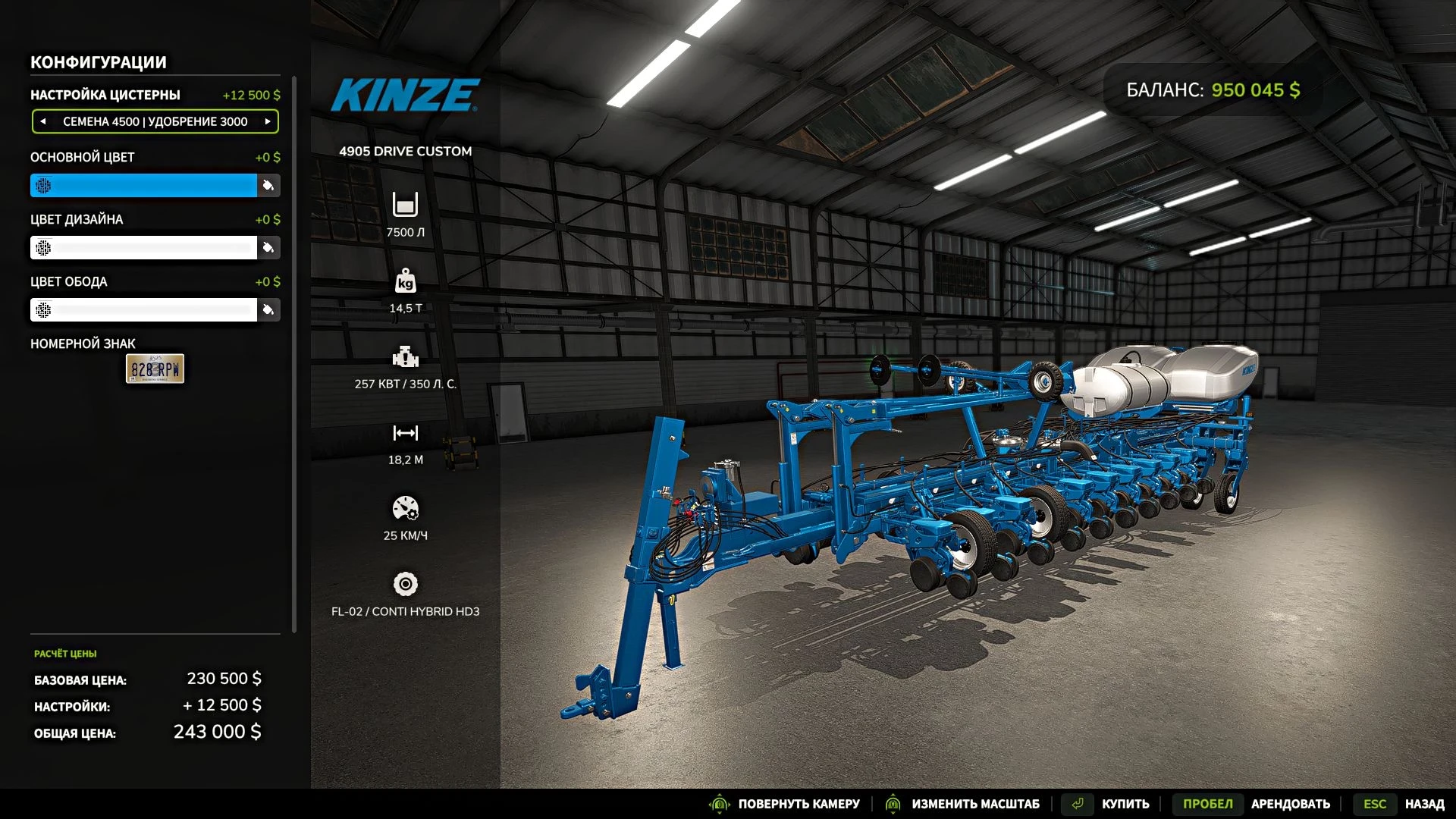The height and width of the screenshot is (819, 1456).
Task: Select the weight icon showing 14,5 Т
Action: click(x=406, y=281)
